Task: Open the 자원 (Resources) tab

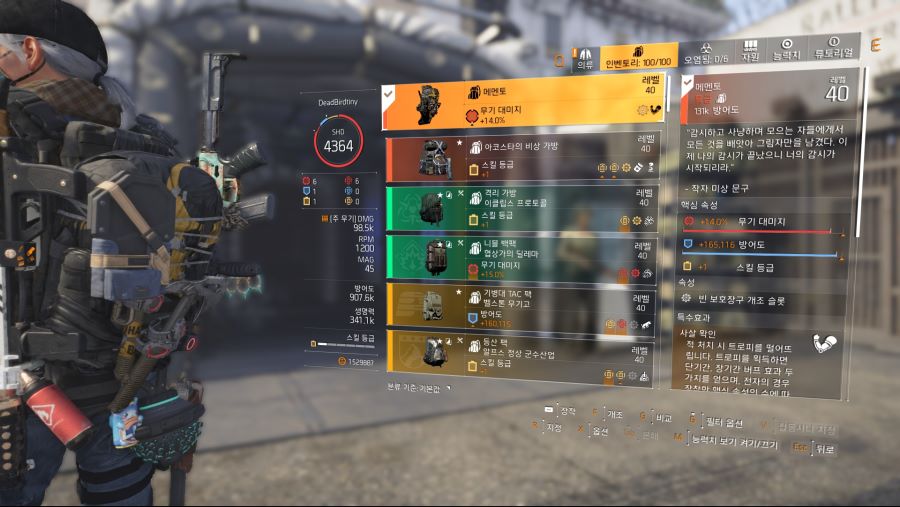Action: tap(750, 51)
